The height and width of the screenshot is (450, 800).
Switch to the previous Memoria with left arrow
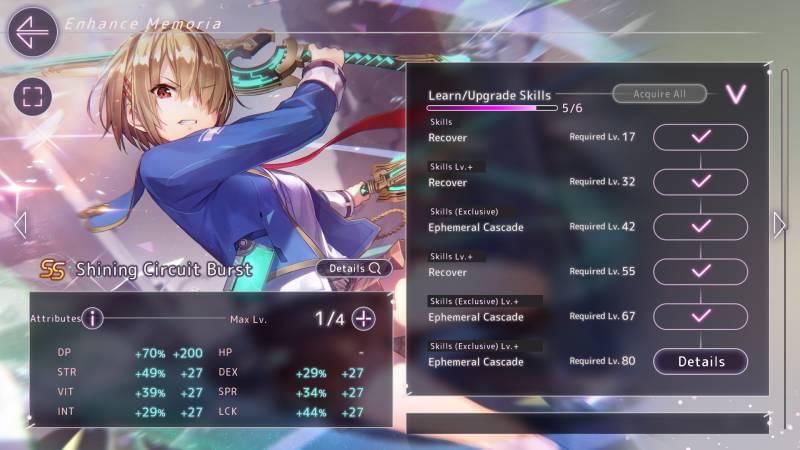(x=21, y=225)
